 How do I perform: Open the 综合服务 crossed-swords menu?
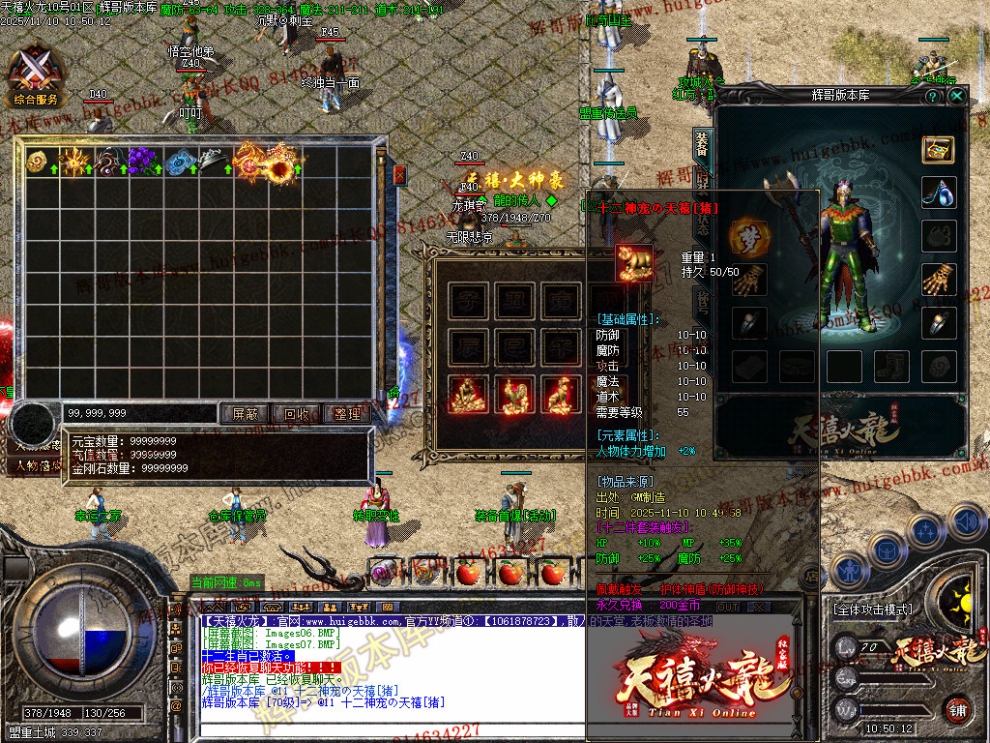(36, 76)
